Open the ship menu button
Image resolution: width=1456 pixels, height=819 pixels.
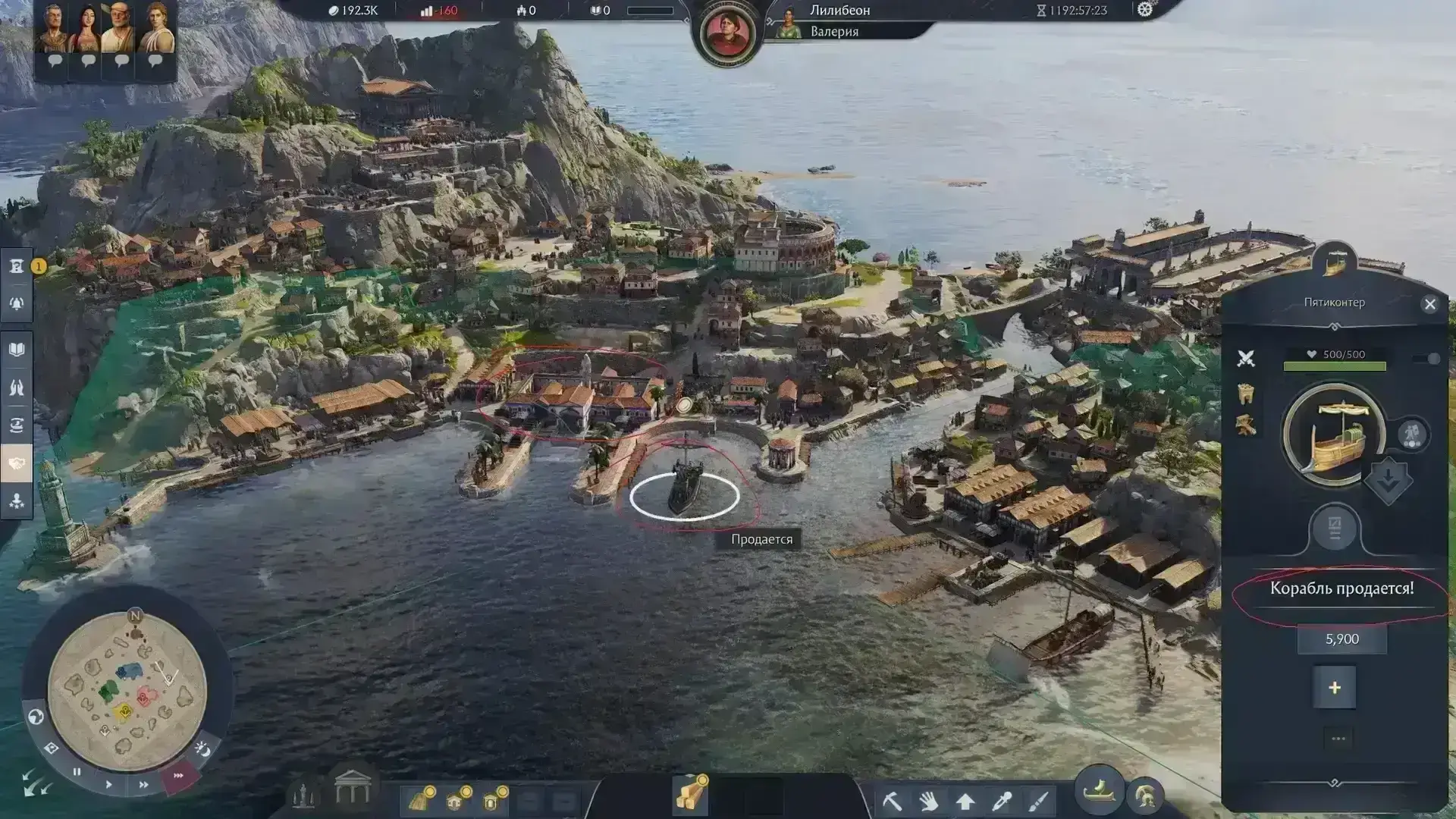click(1099, 791)
